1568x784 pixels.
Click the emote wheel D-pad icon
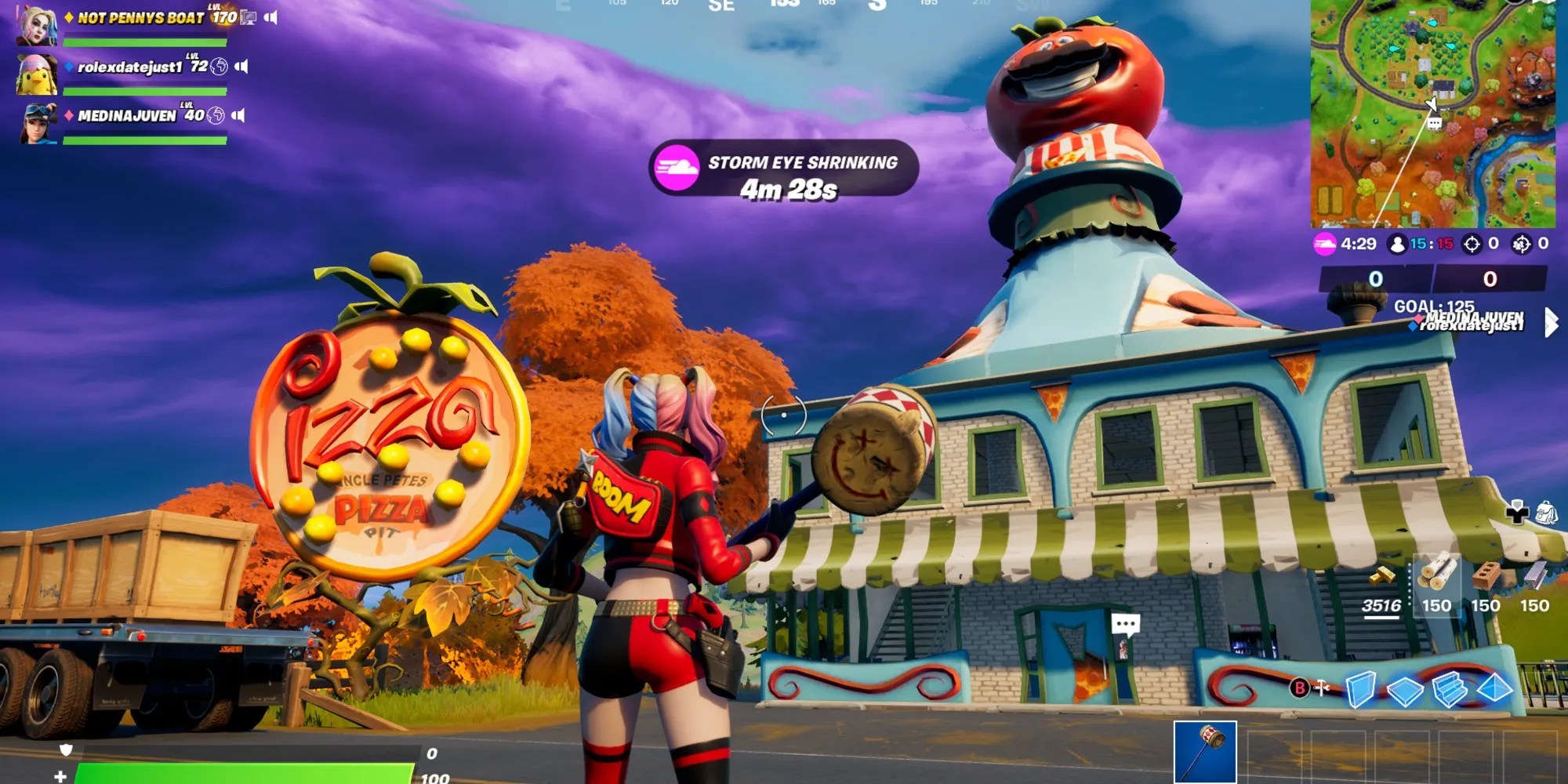coord(1518,514)
